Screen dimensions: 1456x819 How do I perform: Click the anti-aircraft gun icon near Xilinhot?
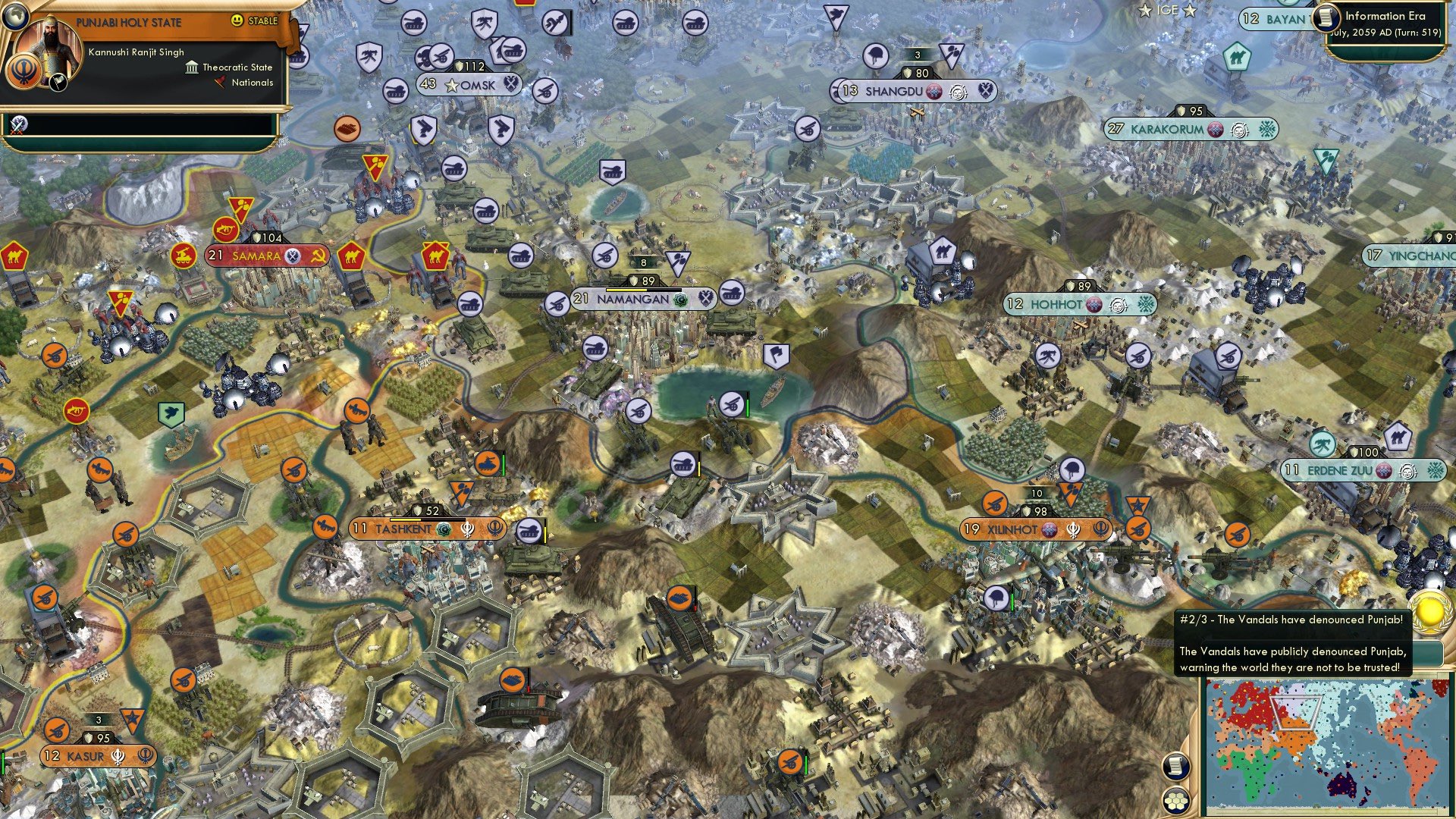(993, 503)
